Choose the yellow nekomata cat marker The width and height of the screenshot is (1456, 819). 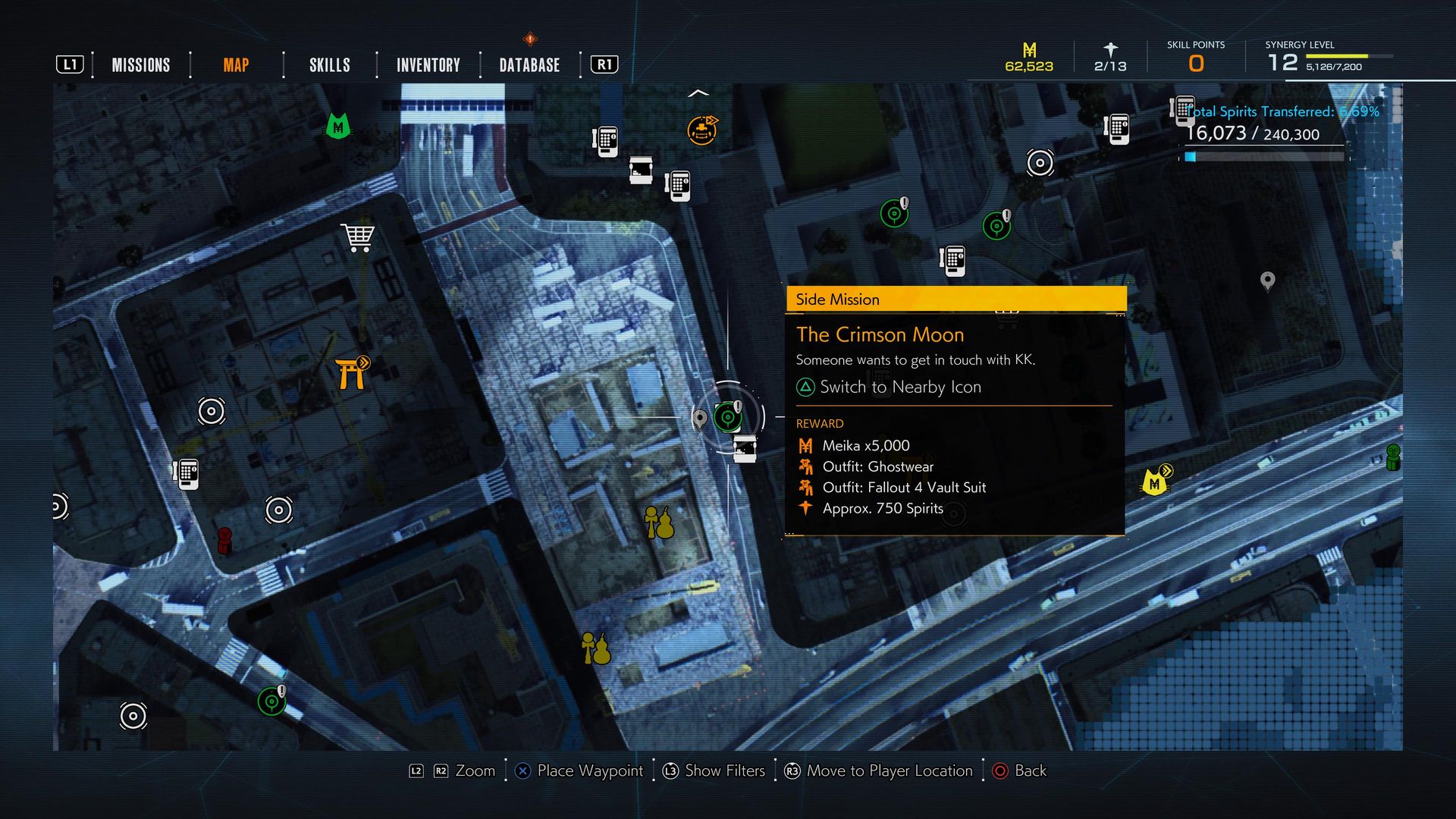1155,482
